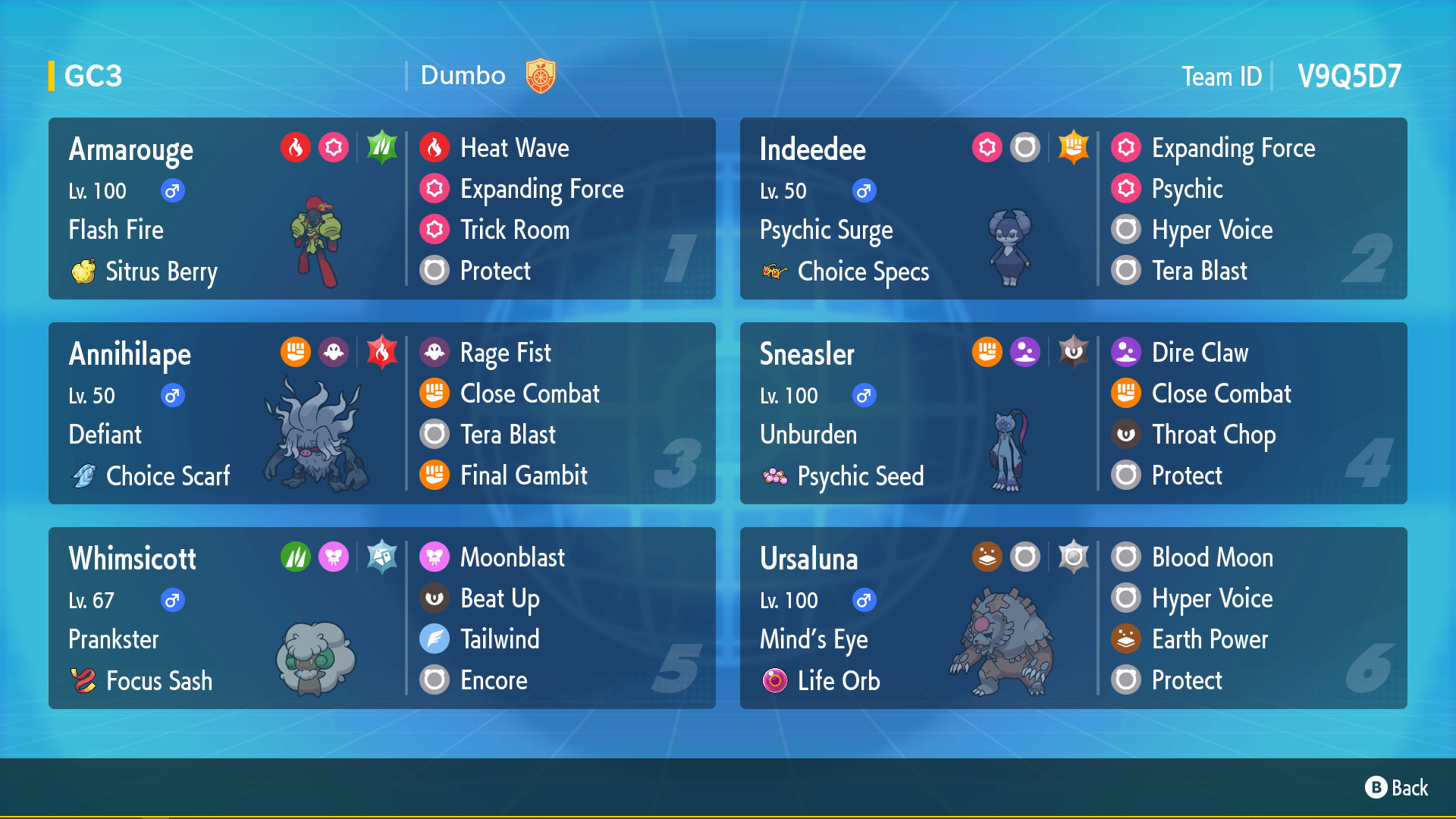Choose the Ursaluna team card
Screen dimensions: 1456x819
[1073, 618]
